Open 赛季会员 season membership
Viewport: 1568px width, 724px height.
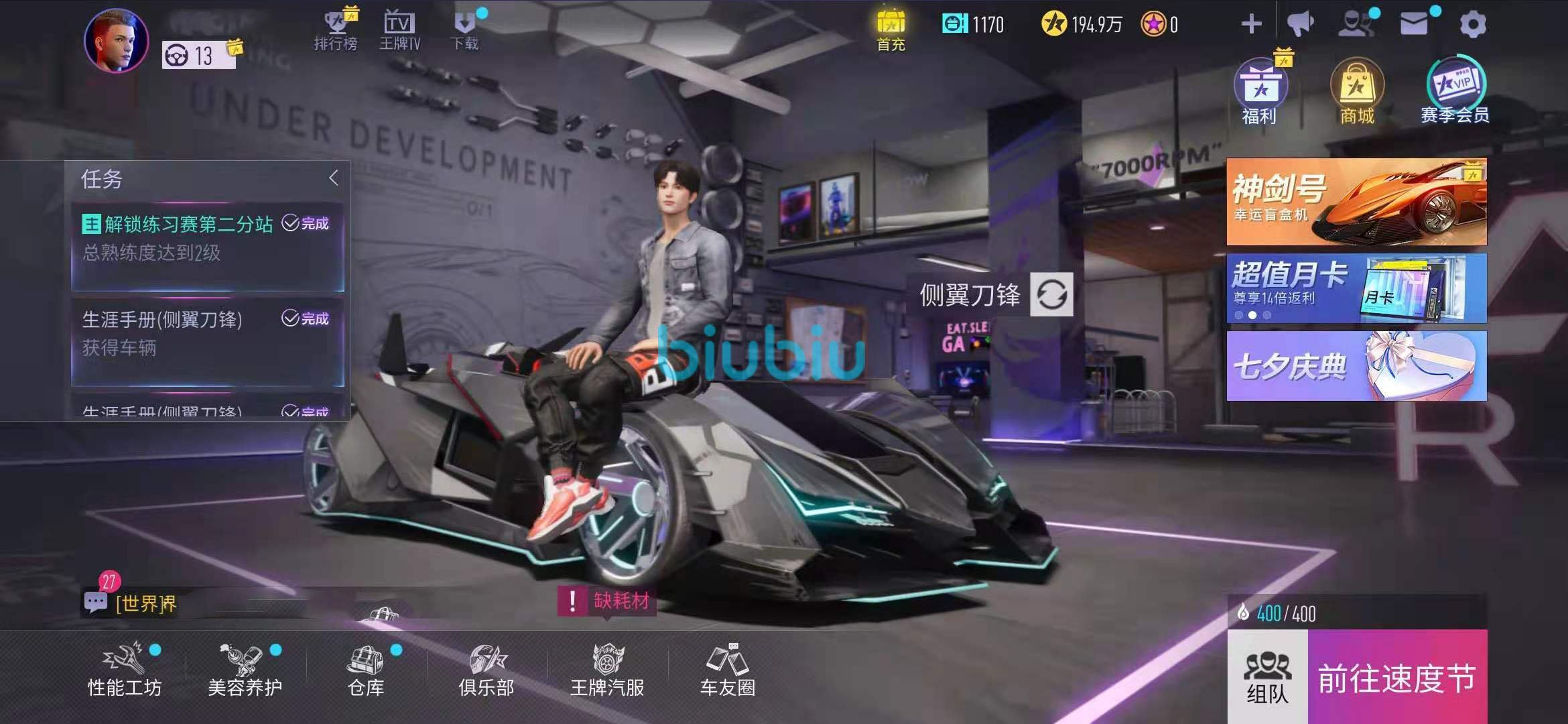(1455, 90)
